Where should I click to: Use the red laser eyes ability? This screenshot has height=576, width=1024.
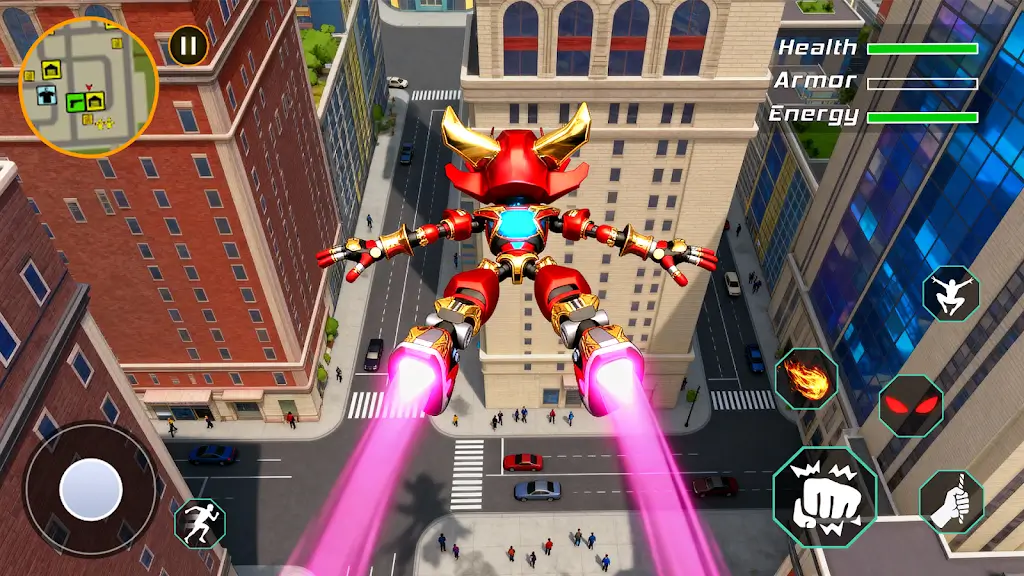[x=910, y=405]
